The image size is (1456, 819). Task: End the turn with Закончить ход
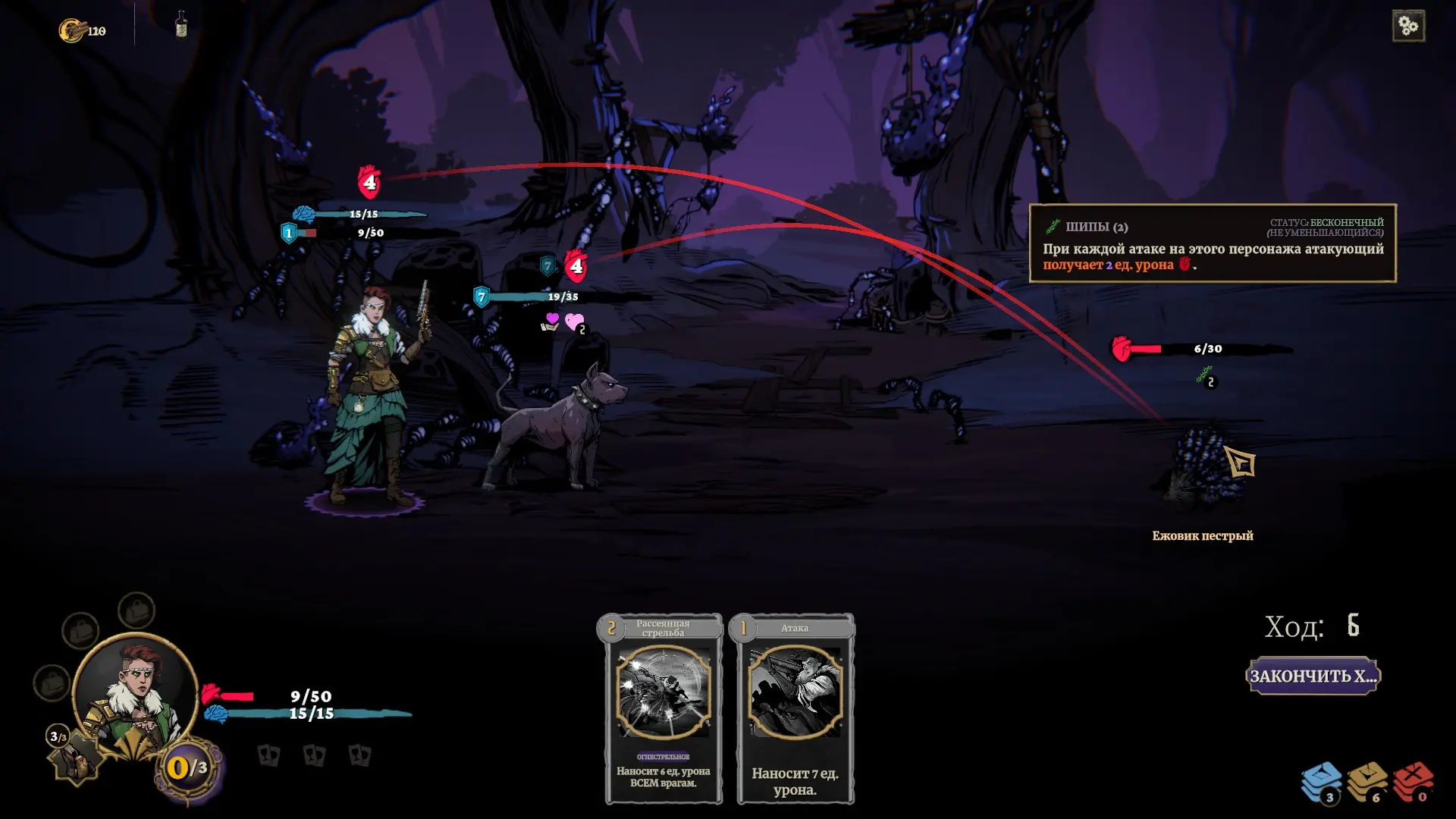(1312, 676)
